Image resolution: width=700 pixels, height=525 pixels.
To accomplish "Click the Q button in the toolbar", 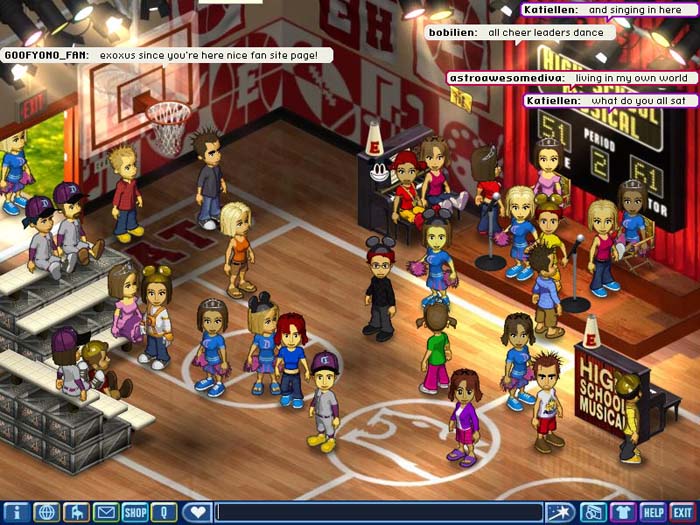I will (x=164, y=513).
